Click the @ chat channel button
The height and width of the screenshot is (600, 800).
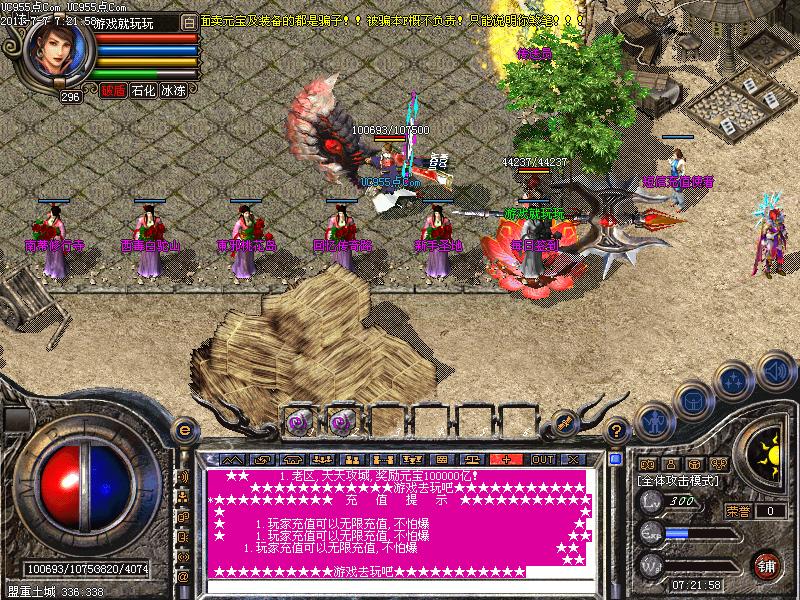[183, 577]
